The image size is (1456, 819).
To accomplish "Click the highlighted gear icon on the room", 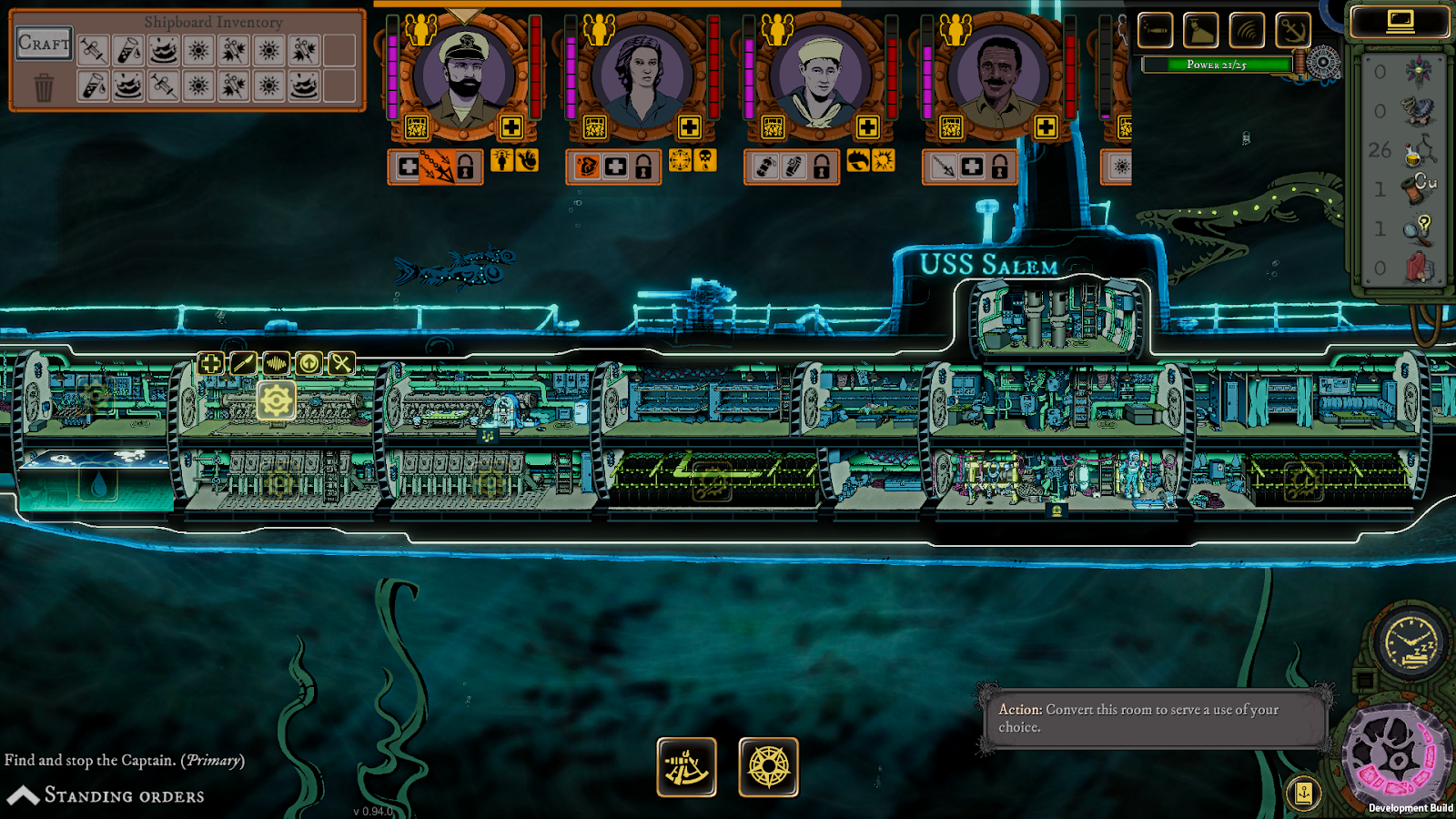I will pos(276,401).
